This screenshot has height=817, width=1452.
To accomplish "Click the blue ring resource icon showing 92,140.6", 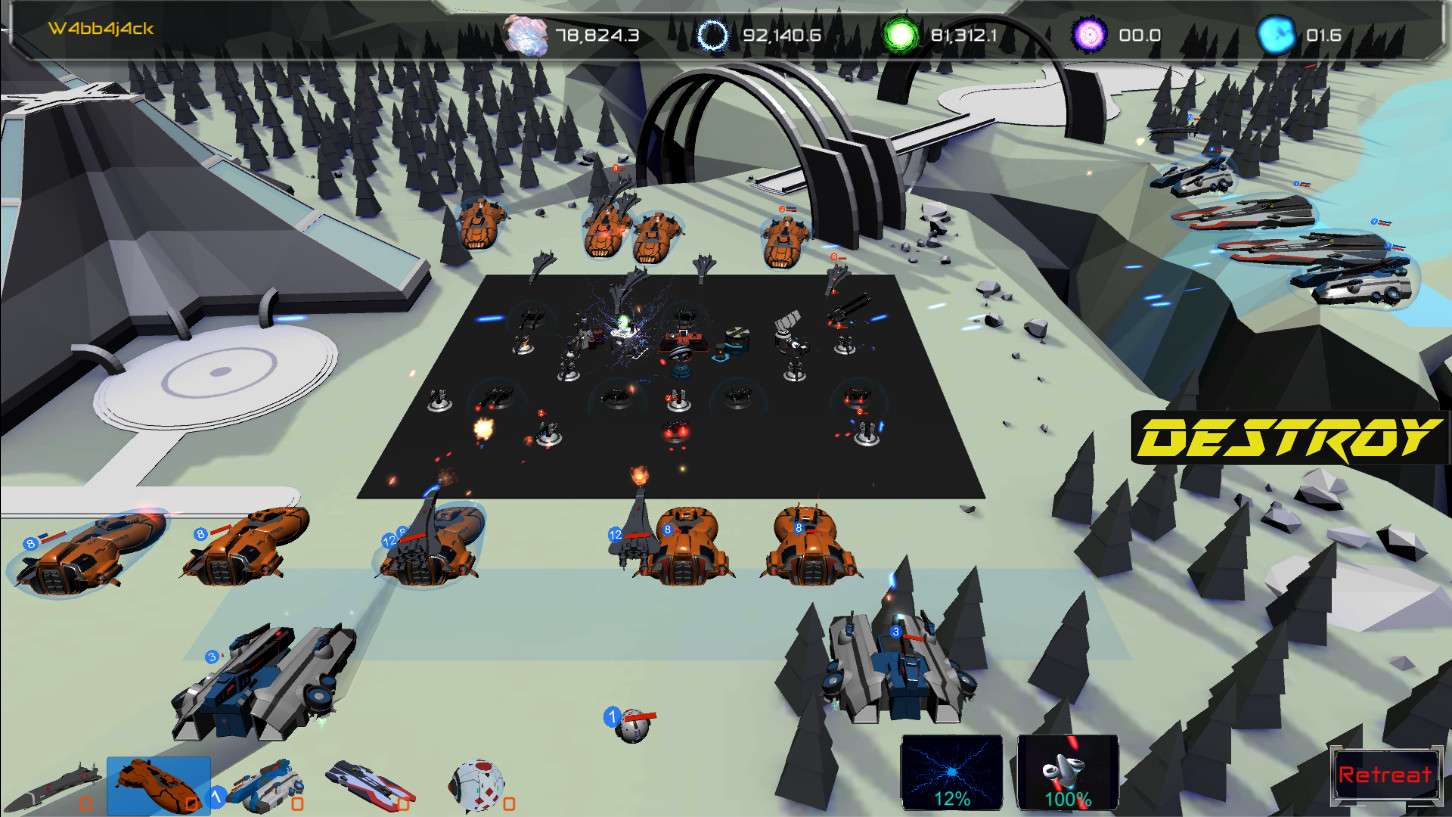I will click(713, 33).
